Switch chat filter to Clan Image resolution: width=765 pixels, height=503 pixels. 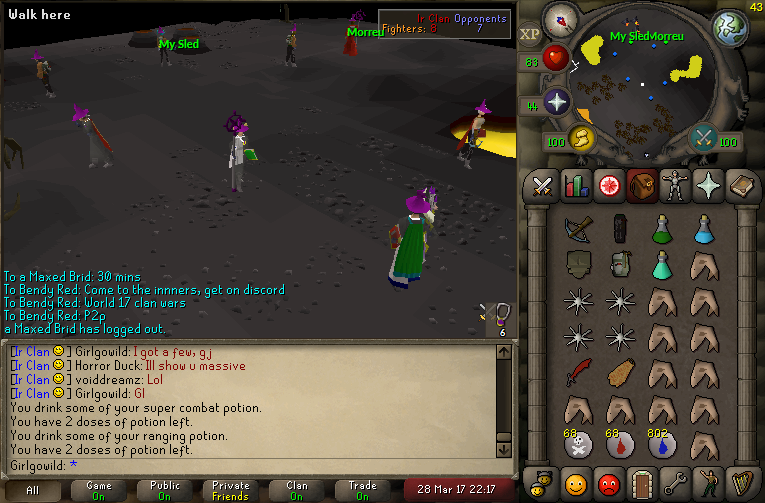pyautogui.click(x=297, y=490)
